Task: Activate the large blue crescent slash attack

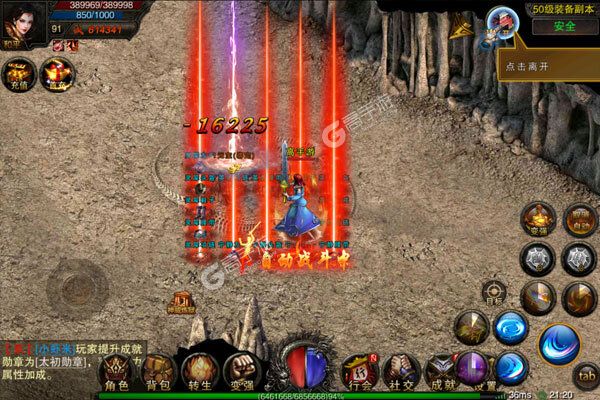Action: (x=559, y=346)
